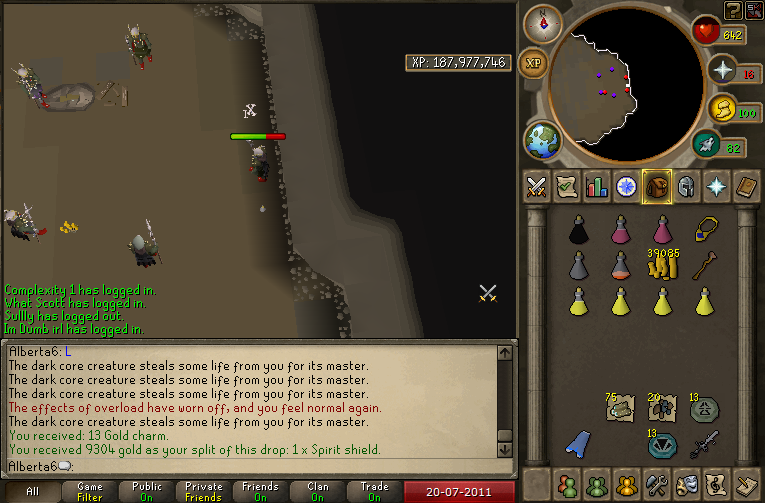
Task: Select the gold coins stack in inventory
Action: 662,266
